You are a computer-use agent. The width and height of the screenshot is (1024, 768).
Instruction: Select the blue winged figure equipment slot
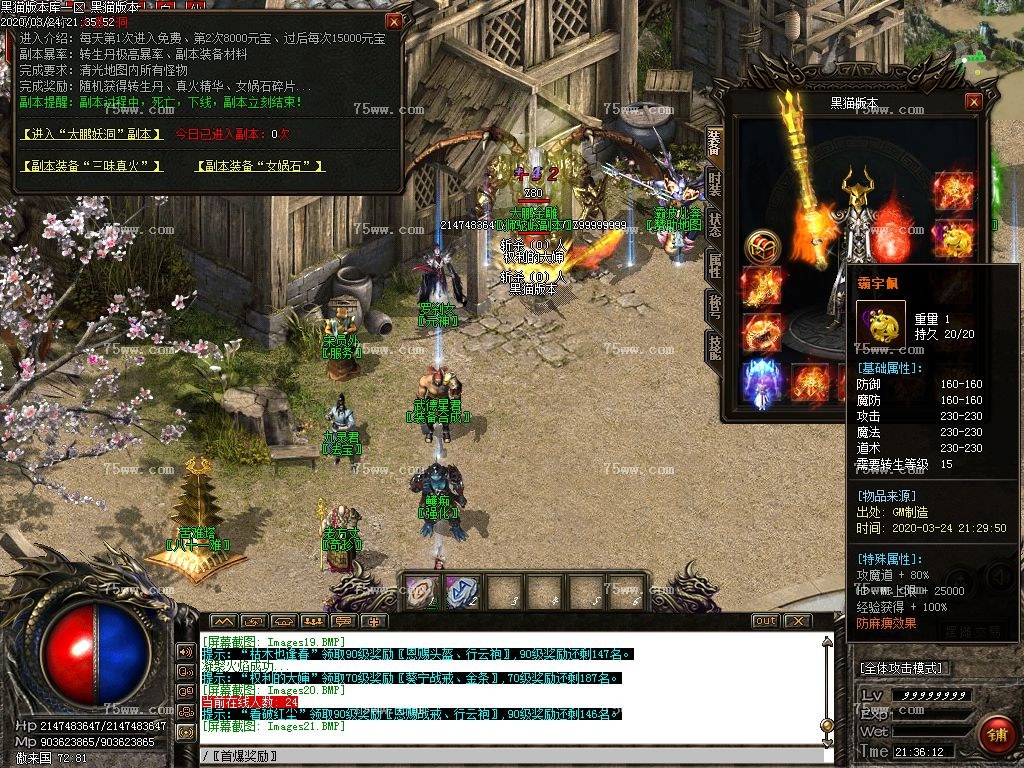[x=761, y=383]
